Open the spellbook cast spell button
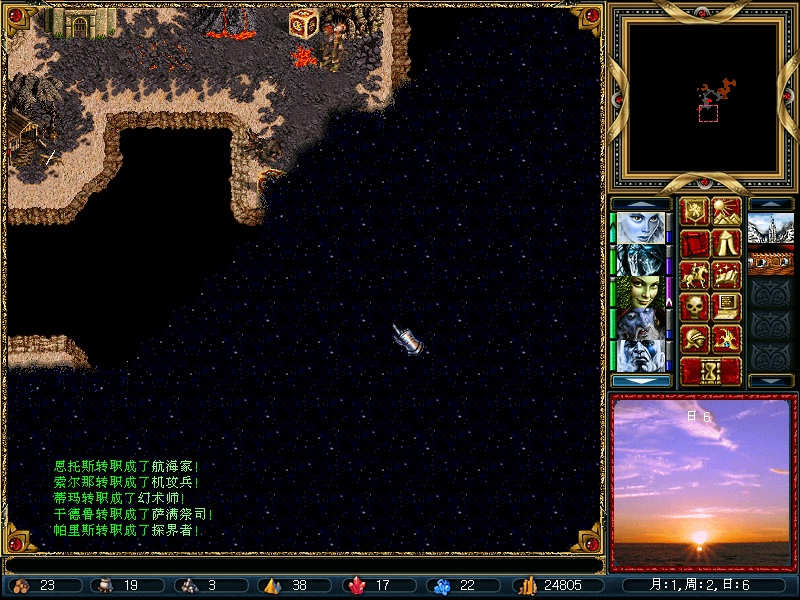The width and height of the screenshot is (800, 600). 727,275
